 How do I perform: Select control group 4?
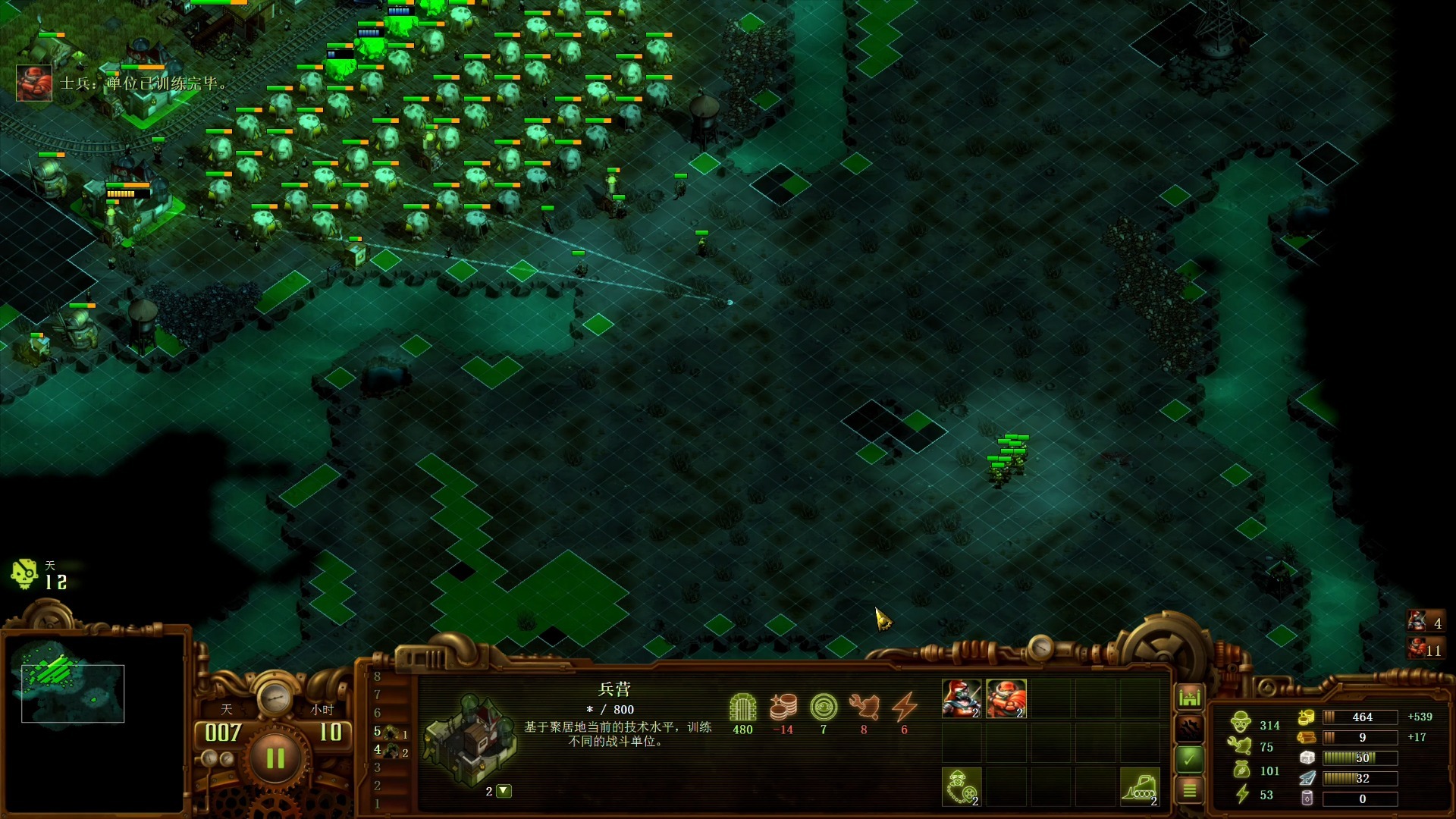click(391, 751)
